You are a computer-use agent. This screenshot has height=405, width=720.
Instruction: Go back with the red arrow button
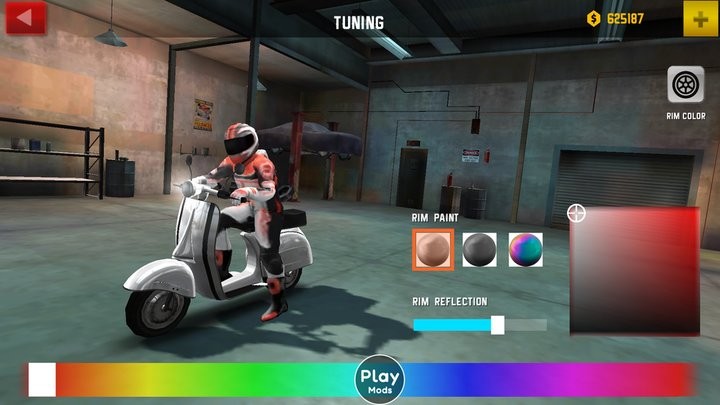25,17
